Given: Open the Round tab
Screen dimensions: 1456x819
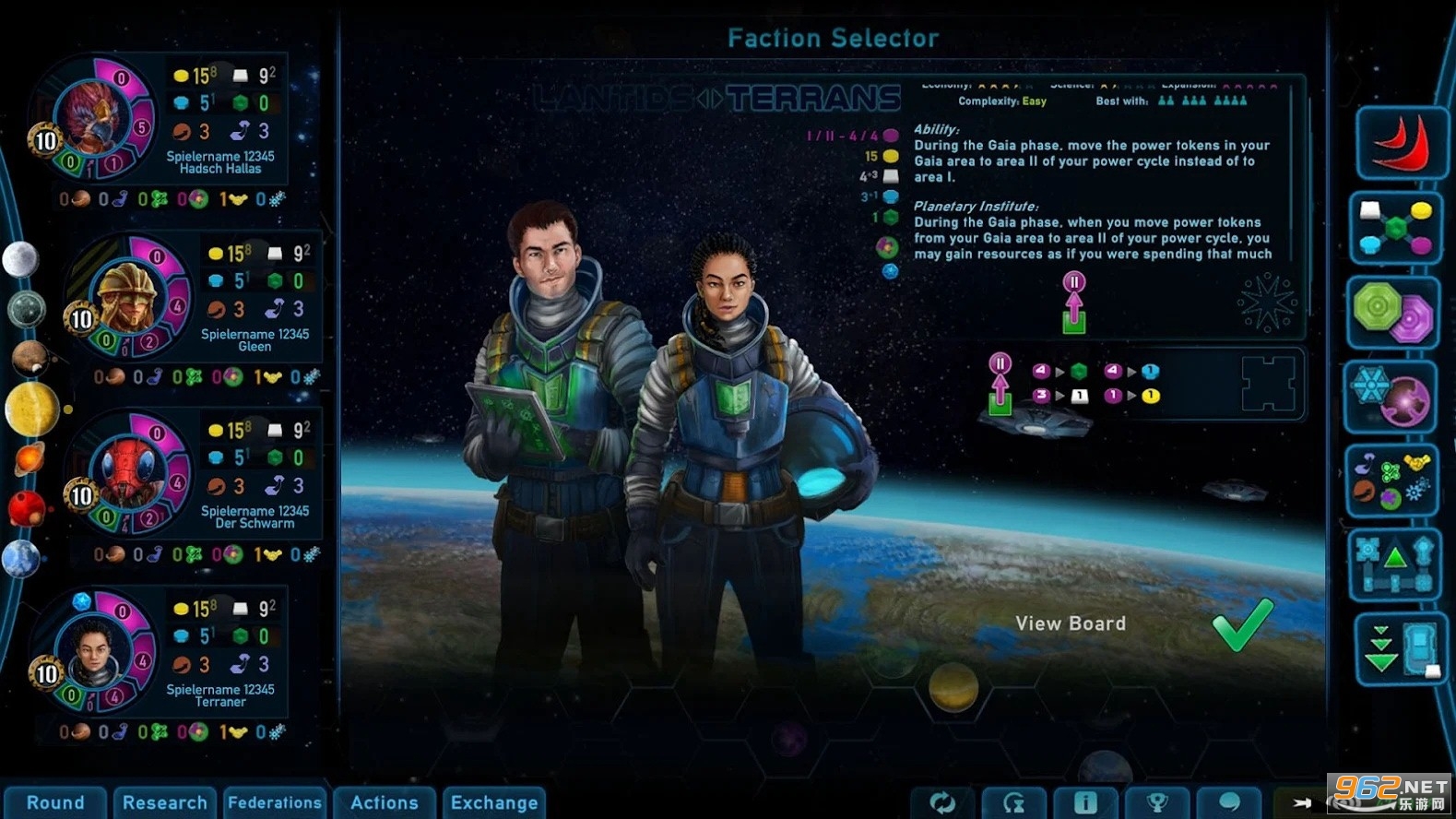Looking at the screenshot, I should click(55, 802).
